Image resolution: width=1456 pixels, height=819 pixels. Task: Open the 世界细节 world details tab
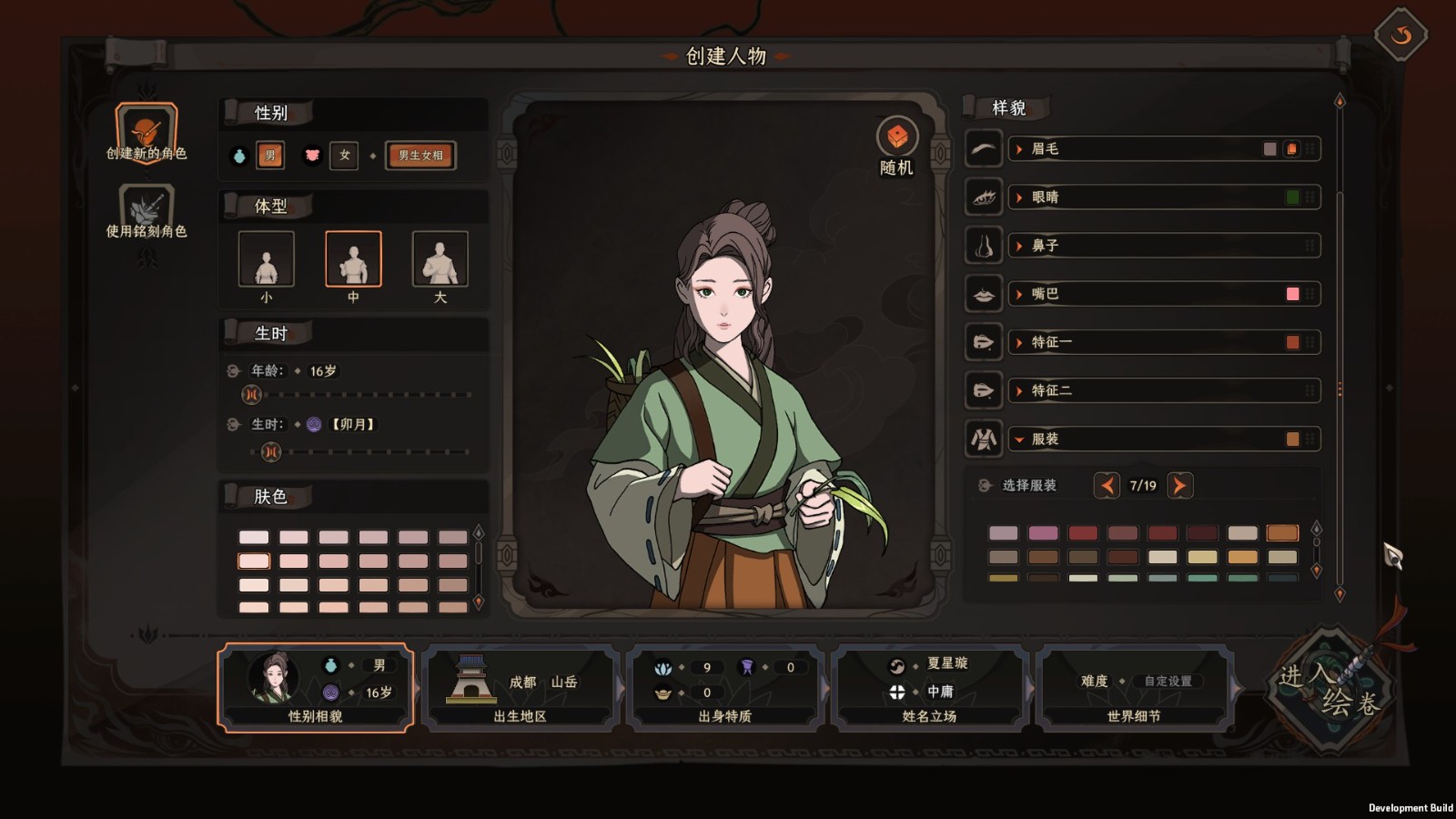point(1134,688)
